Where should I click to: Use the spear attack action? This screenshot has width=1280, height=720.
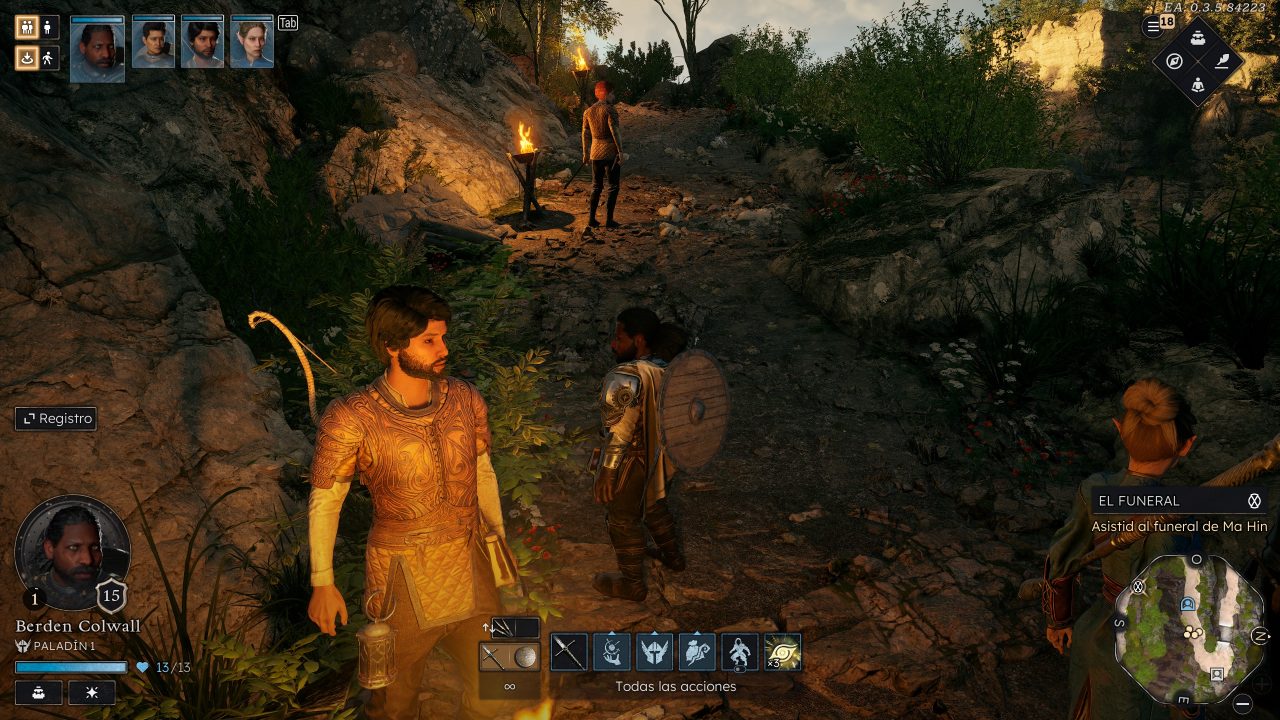569,653
